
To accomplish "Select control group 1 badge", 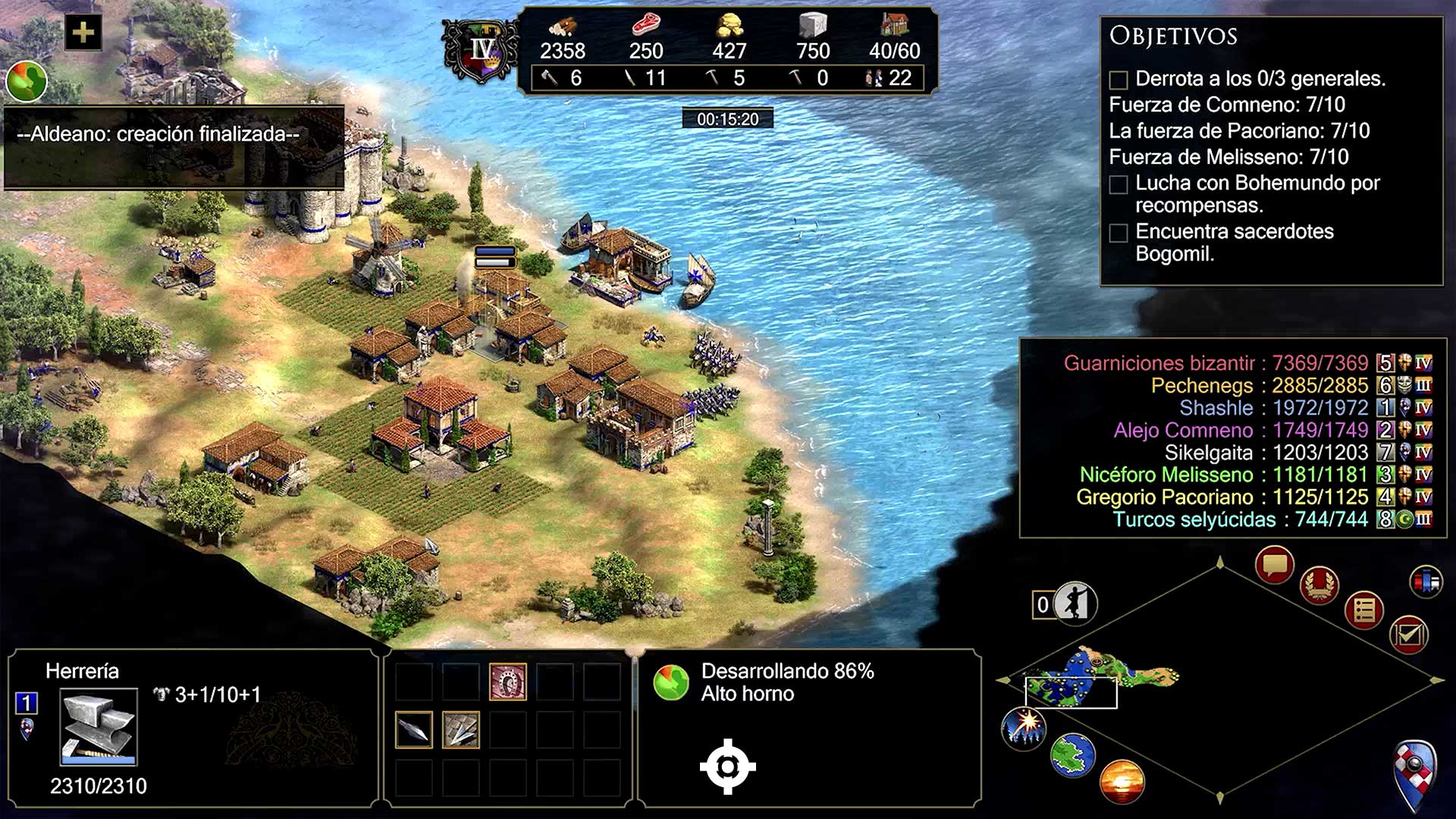I will (x=27, y=703).
